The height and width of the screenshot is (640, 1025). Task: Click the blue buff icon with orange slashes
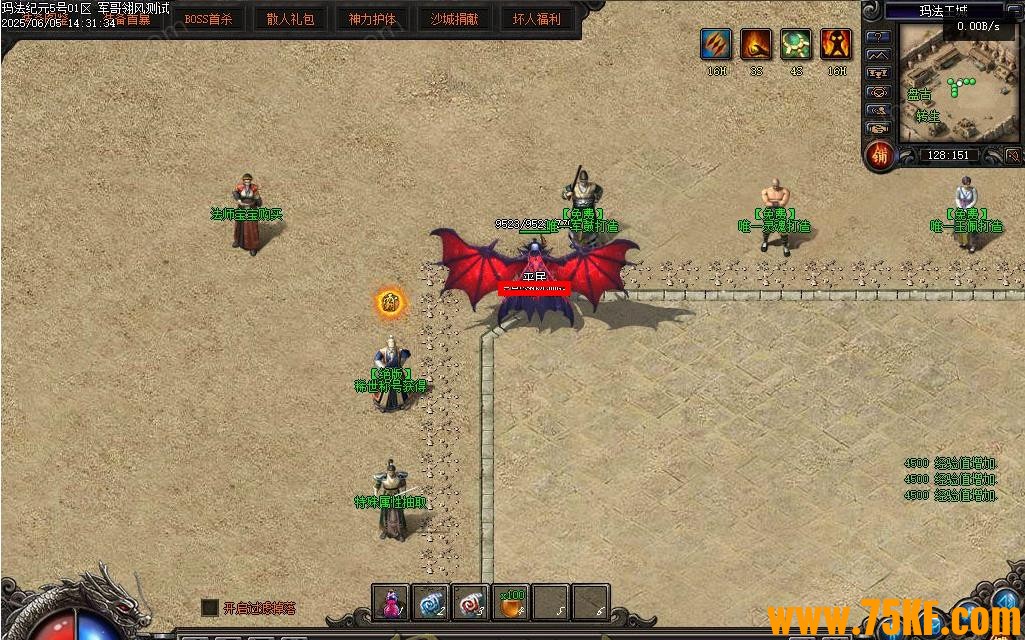click(716, 45)
